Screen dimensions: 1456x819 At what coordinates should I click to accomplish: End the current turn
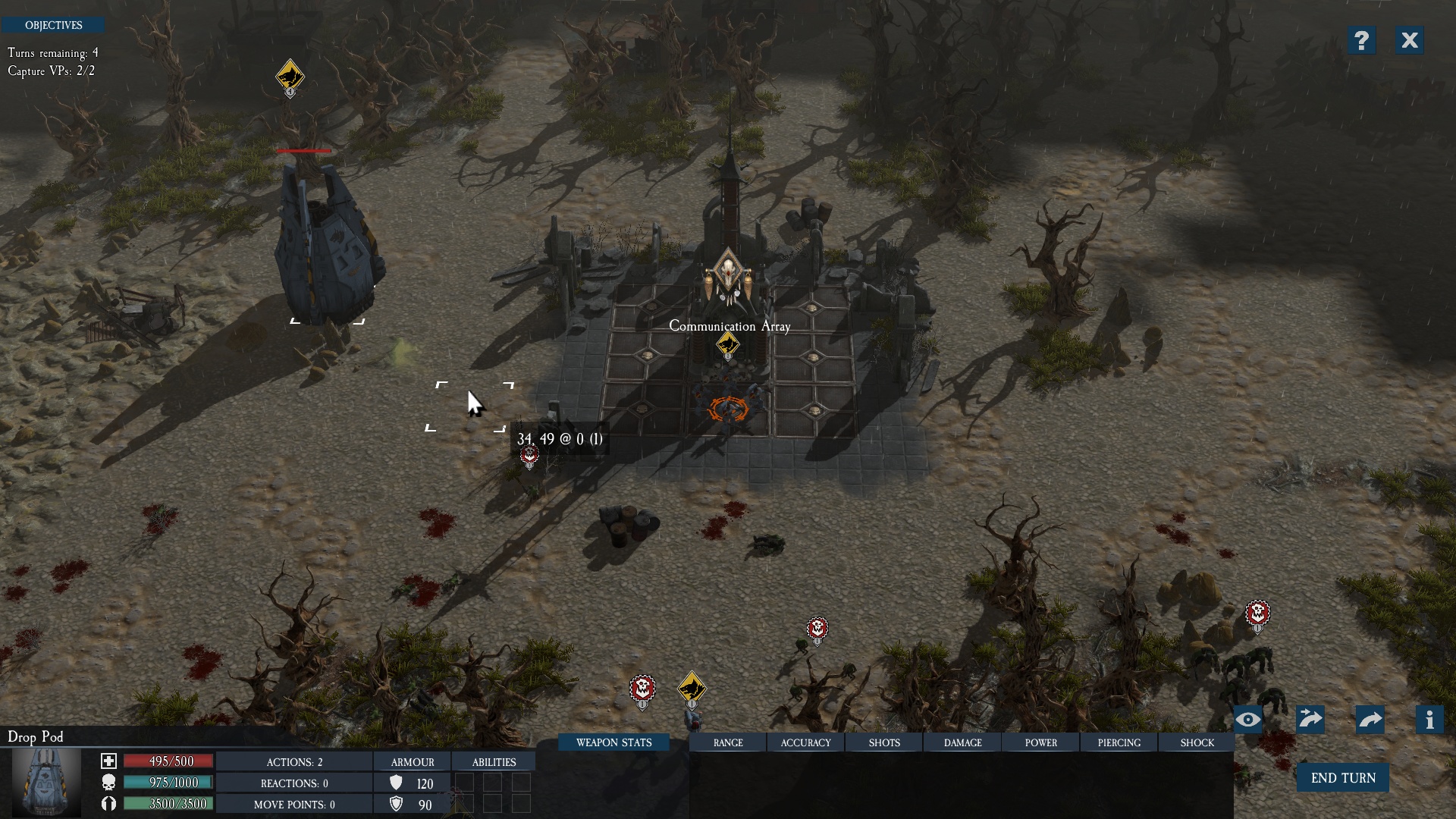[x=1342, y=778]
